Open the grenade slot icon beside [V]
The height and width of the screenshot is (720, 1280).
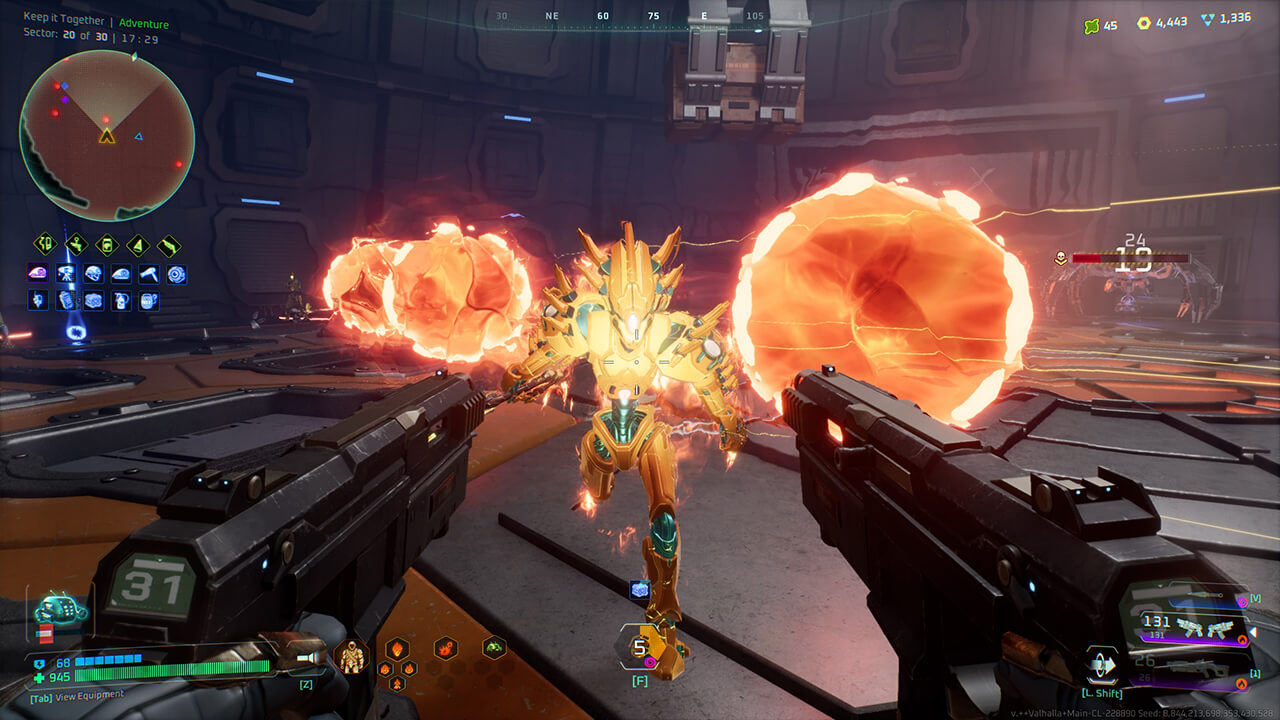(1242, 602)
